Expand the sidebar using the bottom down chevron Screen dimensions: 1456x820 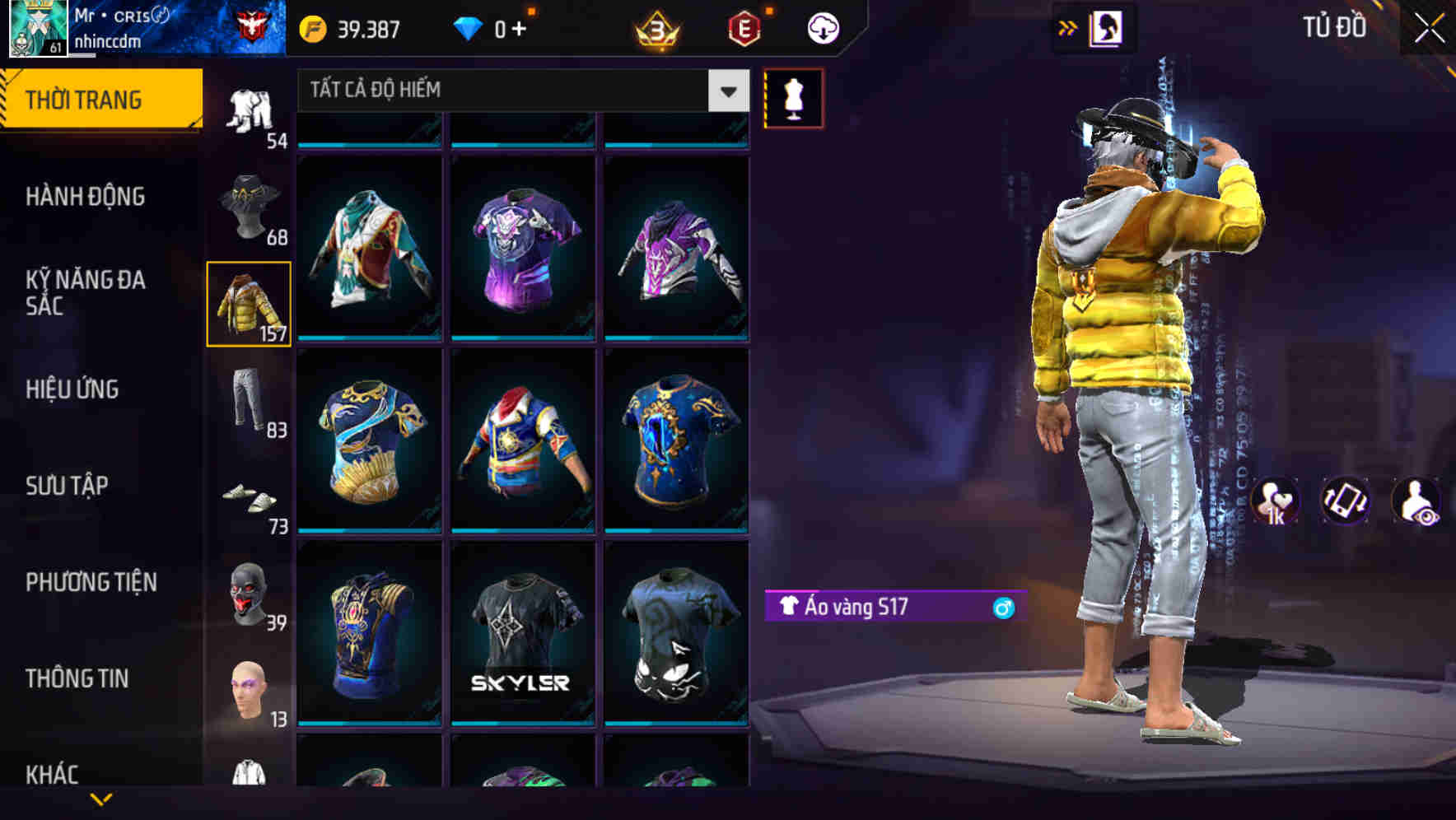pos(100,799)
